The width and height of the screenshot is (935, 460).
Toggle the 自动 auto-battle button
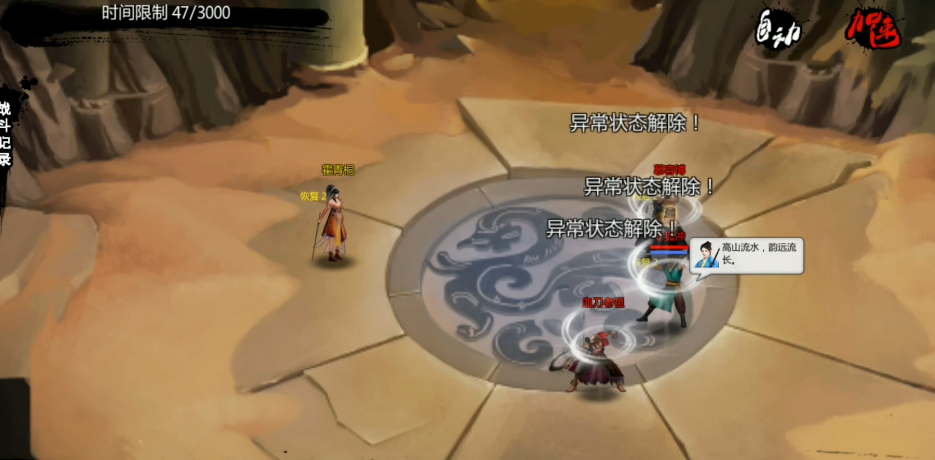pos(781,28)
